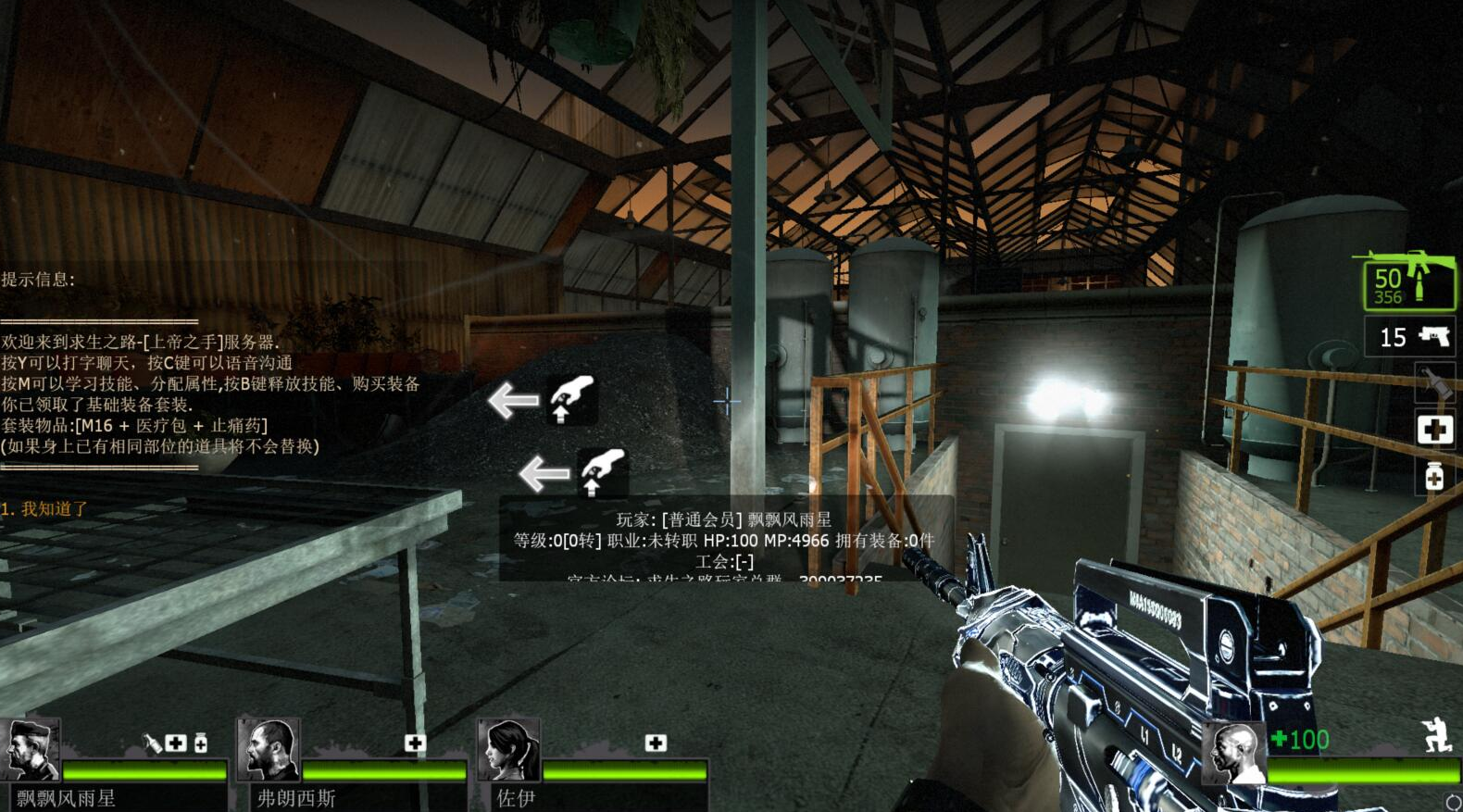Click teammate 弗朗西斯's portrait

[x=268, y=748]
